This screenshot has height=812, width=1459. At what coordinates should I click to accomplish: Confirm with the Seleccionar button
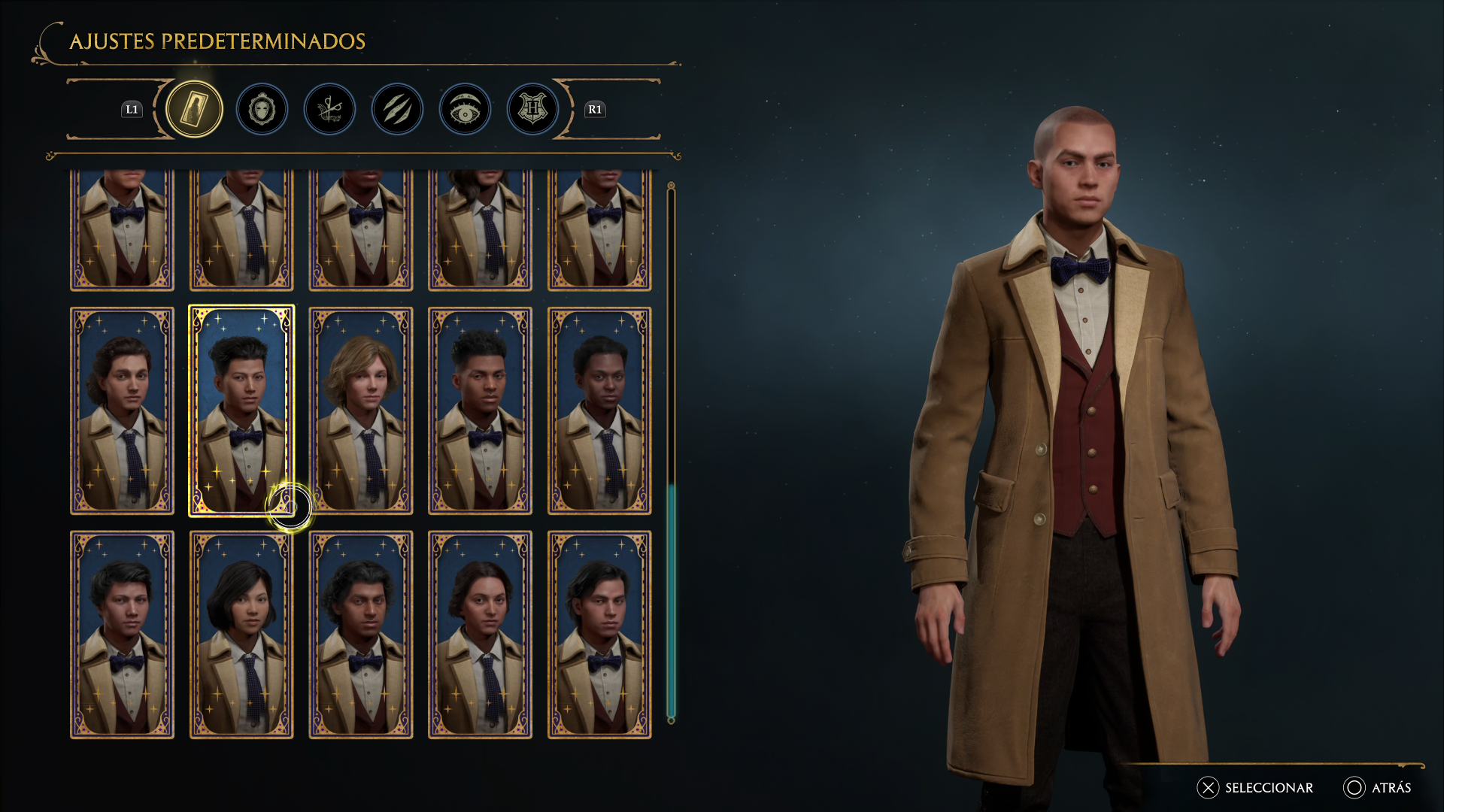tap(1256, 788)
